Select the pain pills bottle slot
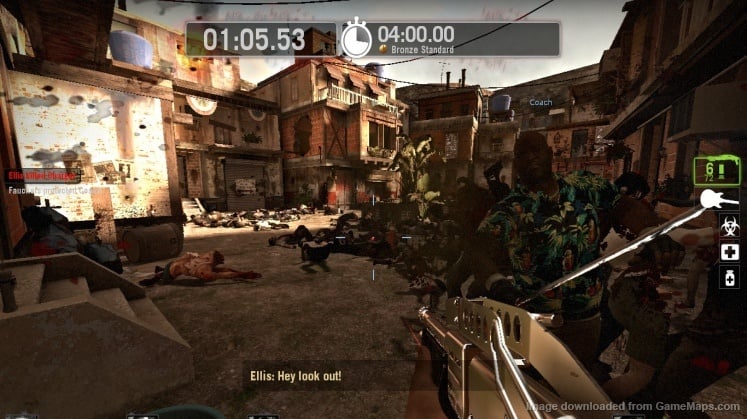This screenshot has height=419, width=747. (730, 277)
